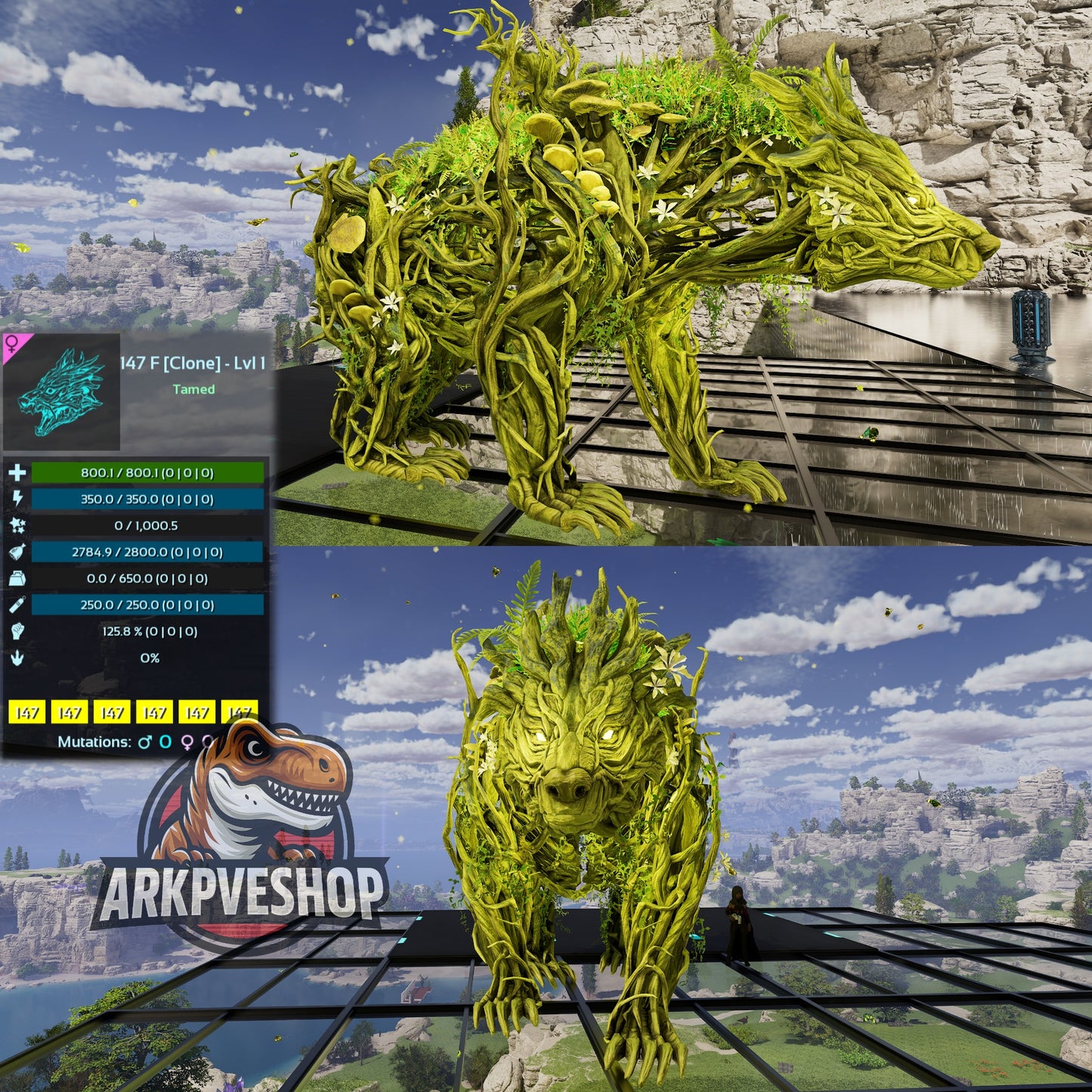Click the 0% imprint value

[x=149, y=658]
